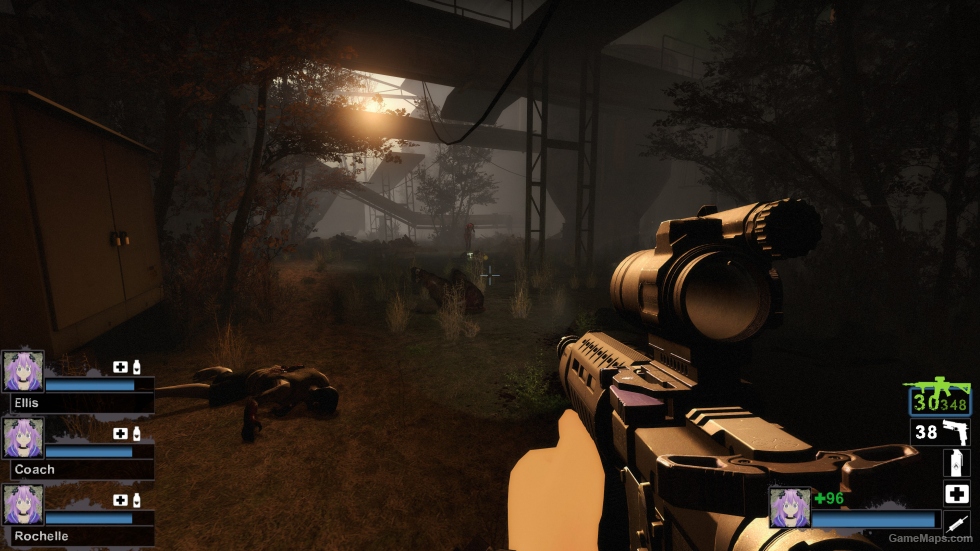Click Coach's pills bottle icon

point(136,434)
